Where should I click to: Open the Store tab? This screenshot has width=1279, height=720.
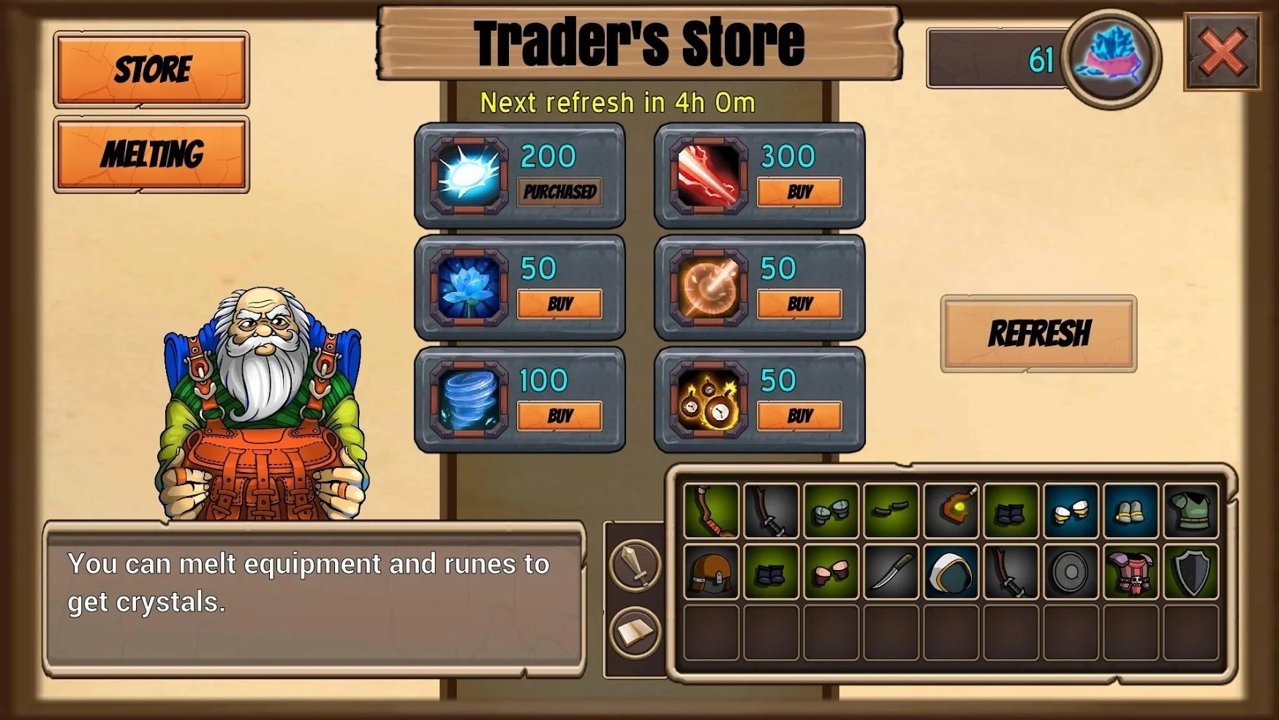pyautogui.click(x=151, y=69)
